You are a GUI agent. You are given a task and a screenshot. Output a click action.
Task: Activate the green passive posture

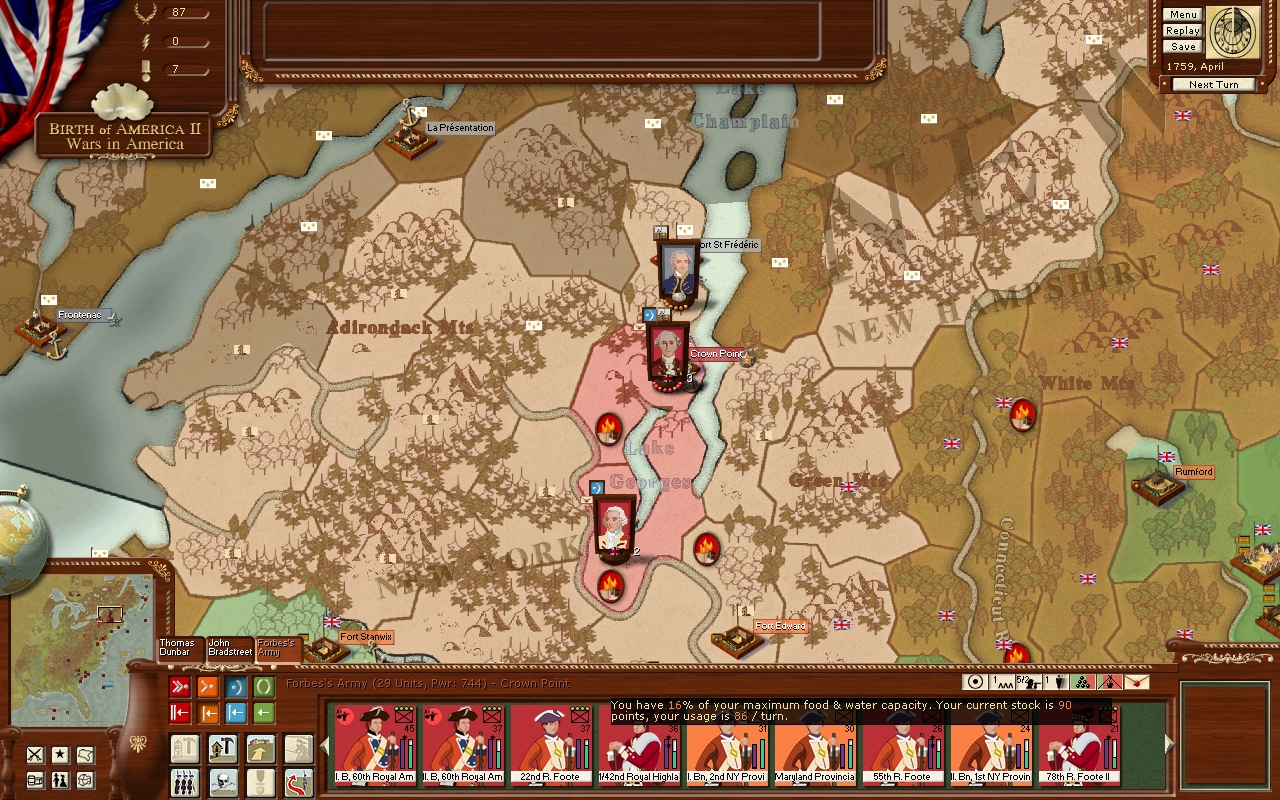point(264,687)
